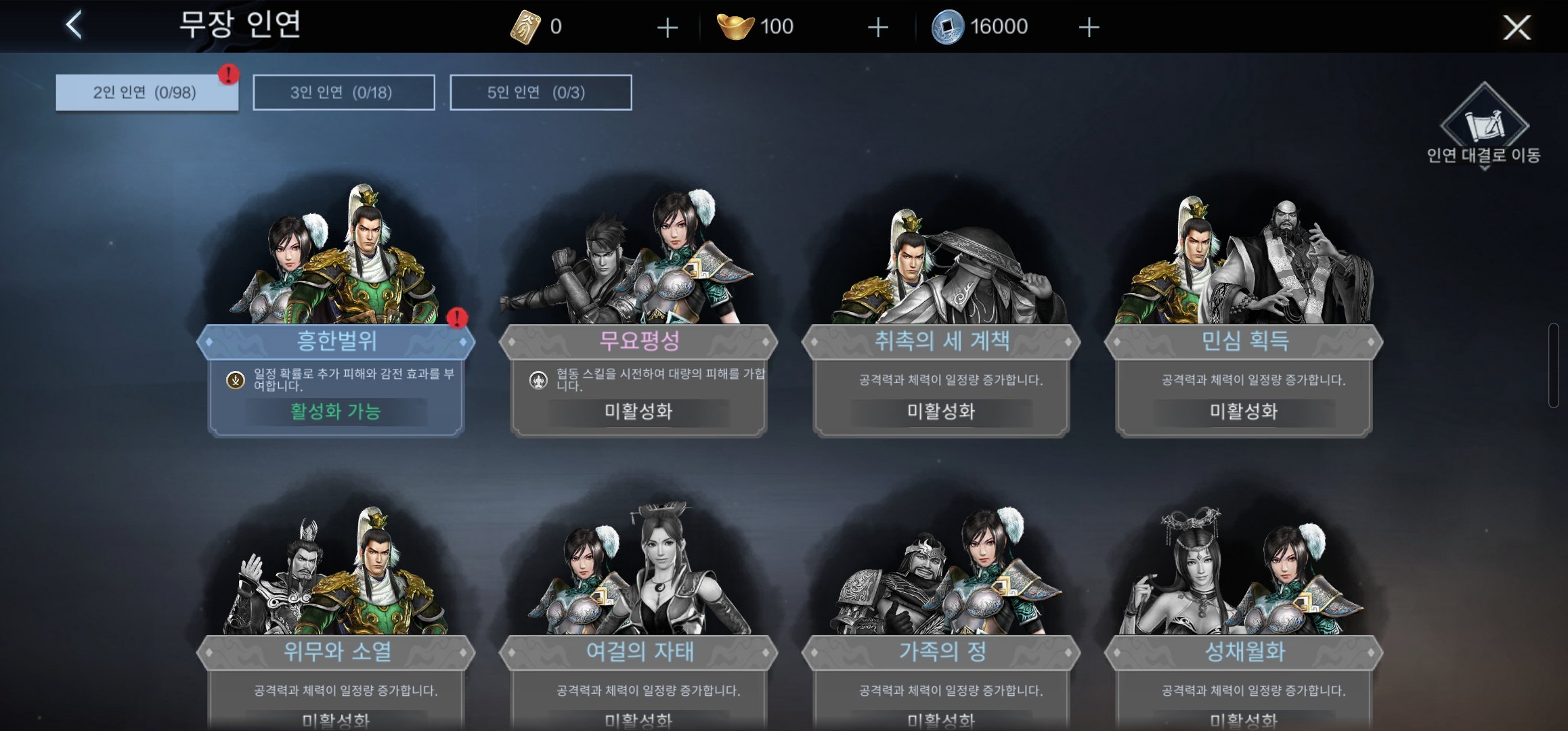
Task: Switch to the 3인 인연 (0/18) tab
Action: click(343, 93)
